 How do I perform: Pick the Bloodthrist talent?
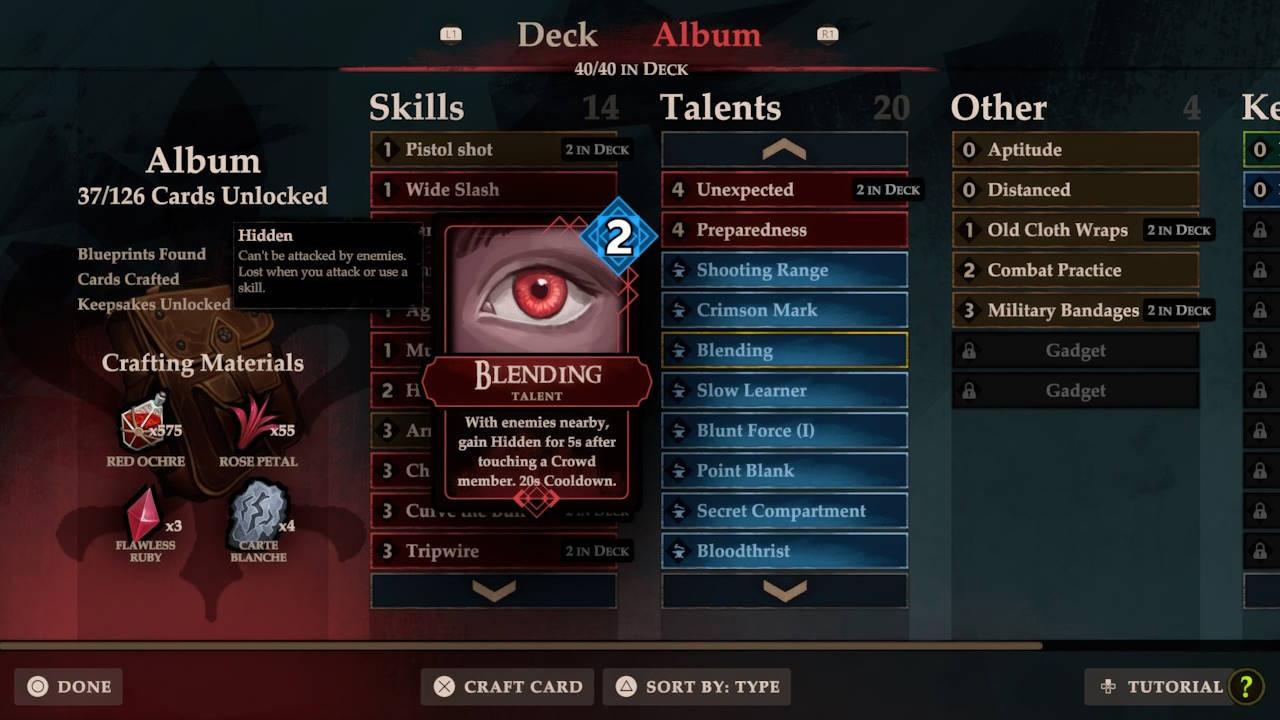784,551
